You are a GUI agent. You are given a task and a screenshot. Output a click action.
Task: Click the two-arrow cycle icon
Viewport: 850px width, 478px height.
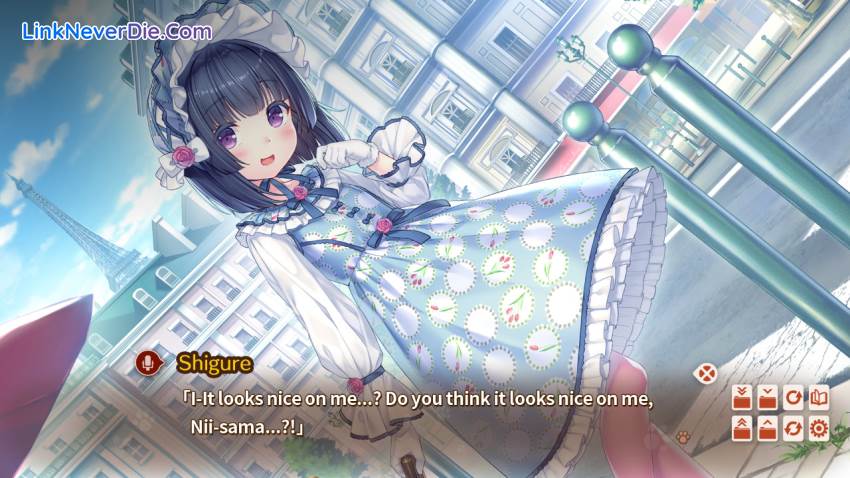tap(793, 429)
